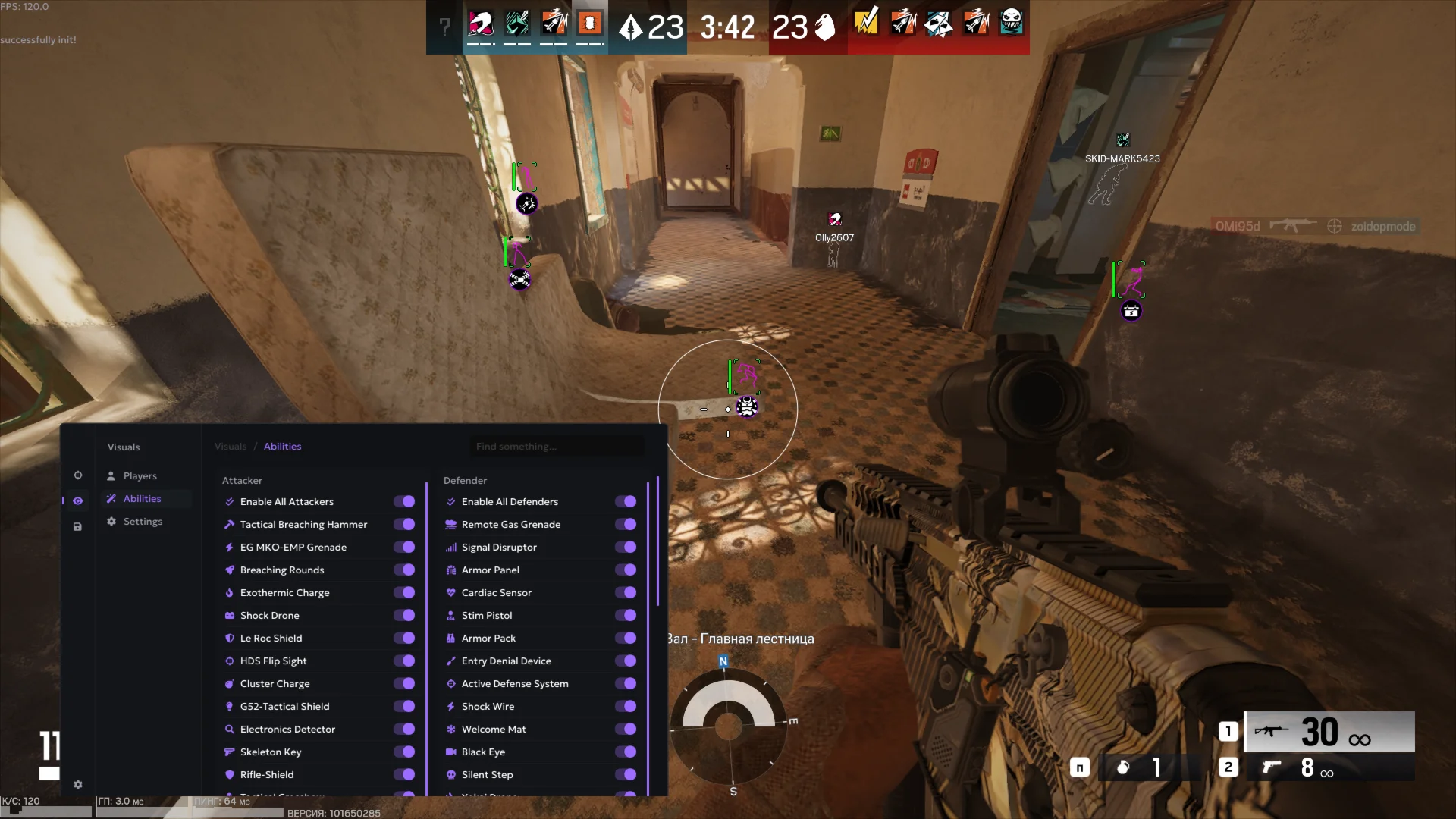Open the Players section under Visuals

tap(140, 475)
